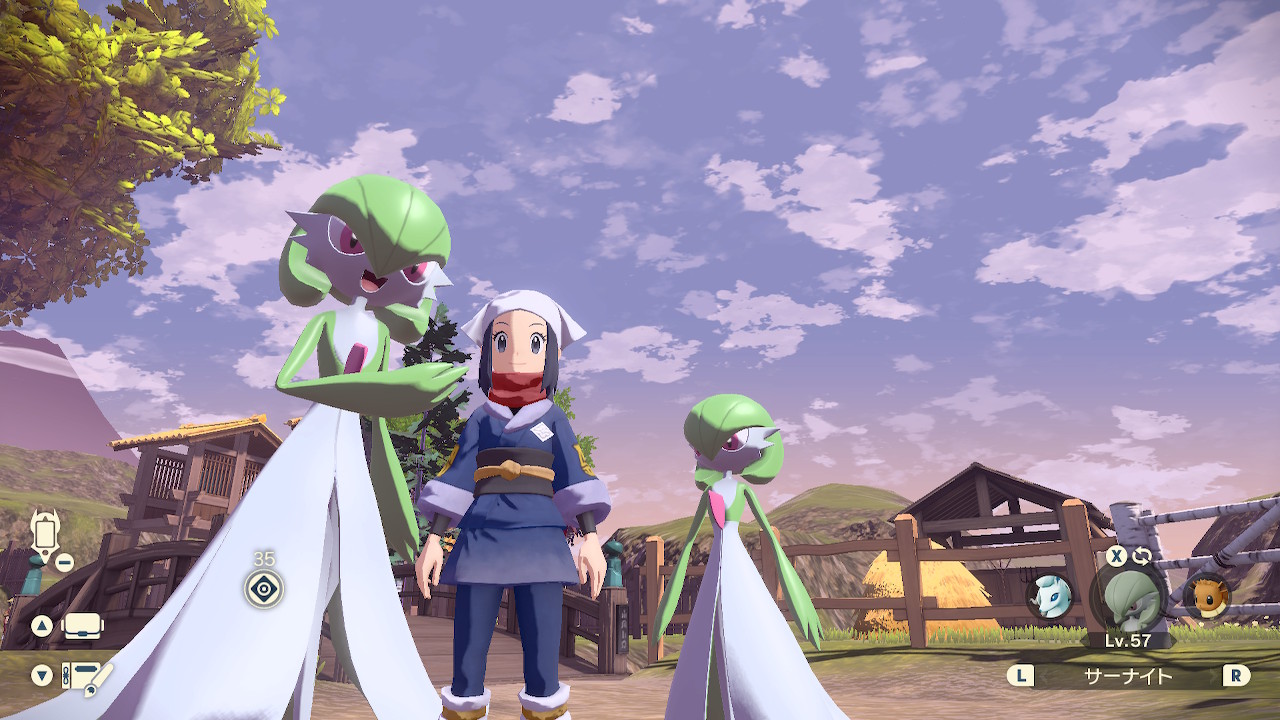
Task: Pick the Eevee party icon
Action: tap(1207, 596)
